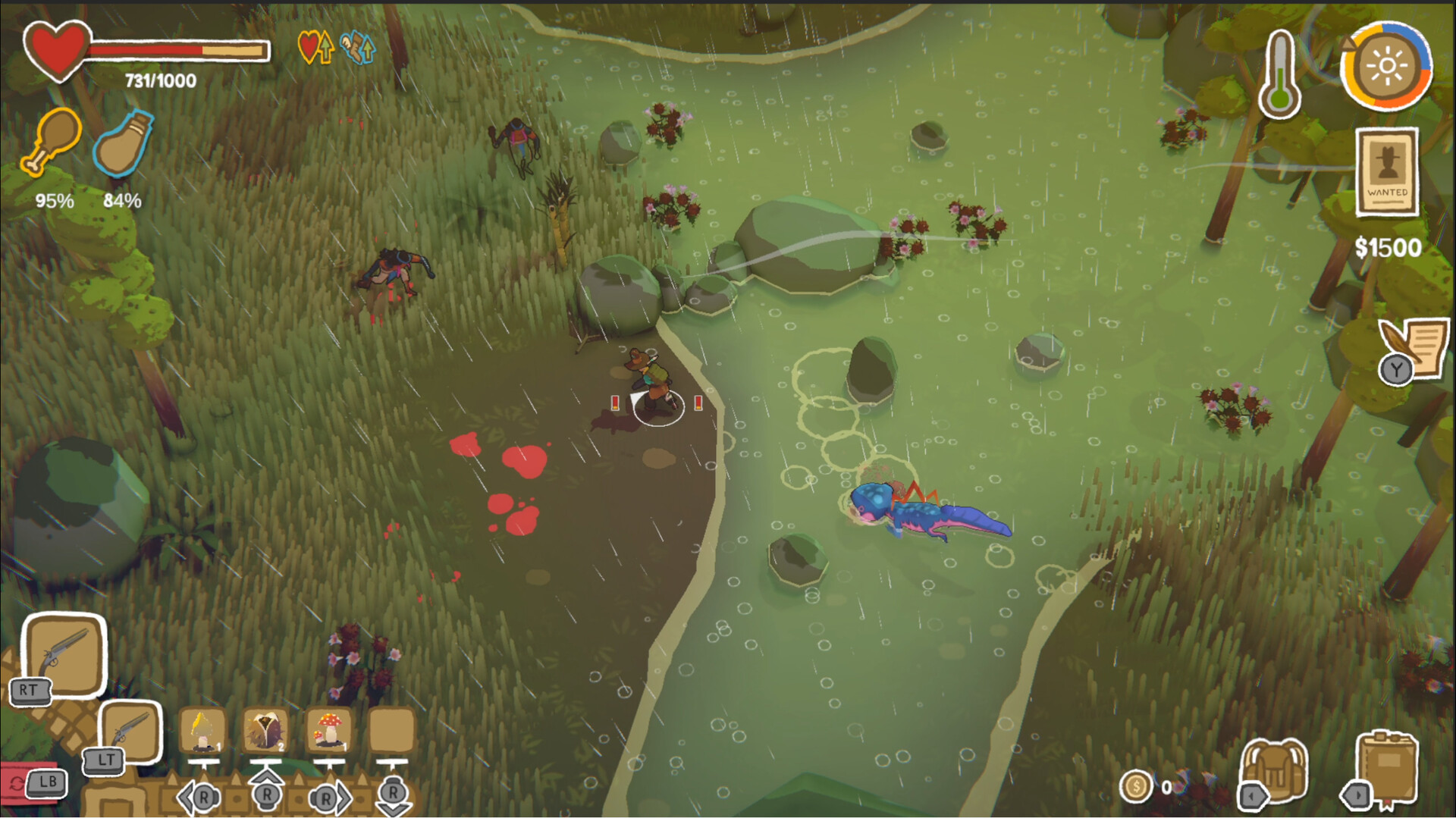Image resolution: width=1456 pixels, height=818 pixels.
Task: Select the mushroom item in the hotbar
Action: pyautogui.click(x=328, y=730)
